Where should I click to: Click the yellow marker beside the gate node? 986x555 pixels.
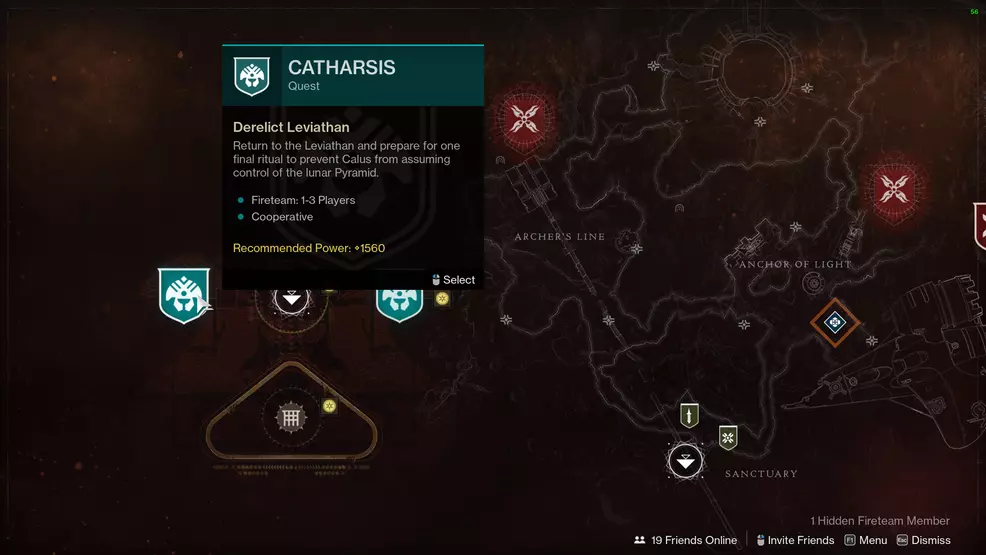pyautogui.click(x=329, y=405)
